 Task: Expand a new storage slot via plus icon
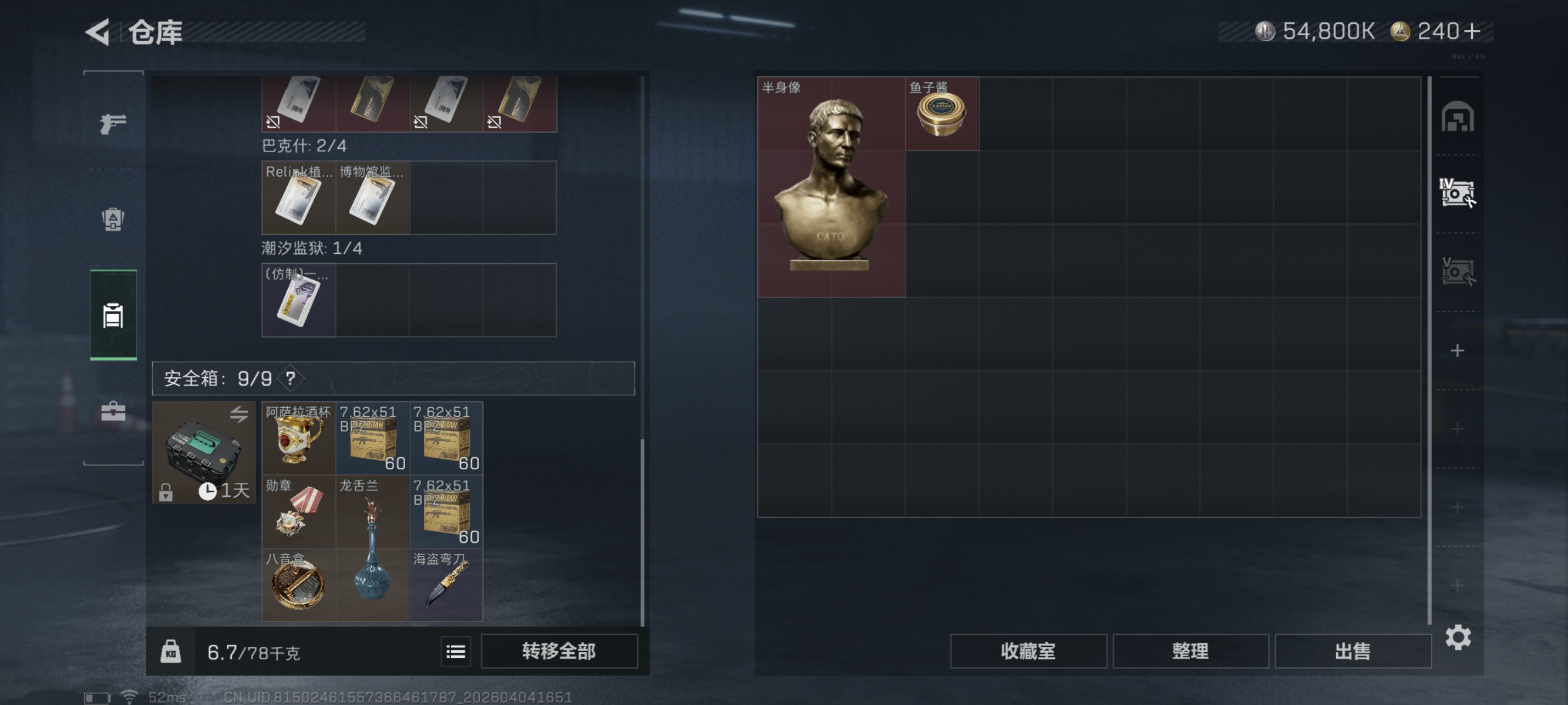(x=1457, y=351)
